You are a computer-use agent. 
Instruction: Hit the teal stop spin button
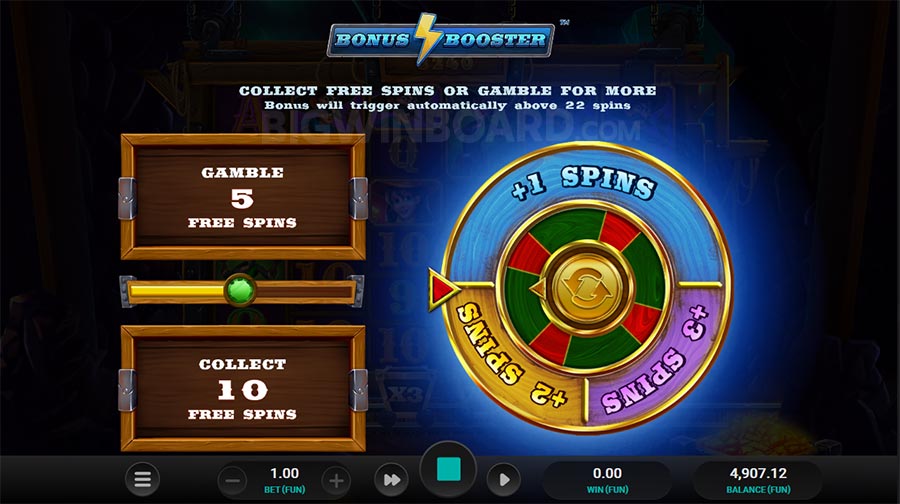click(448, 469)
